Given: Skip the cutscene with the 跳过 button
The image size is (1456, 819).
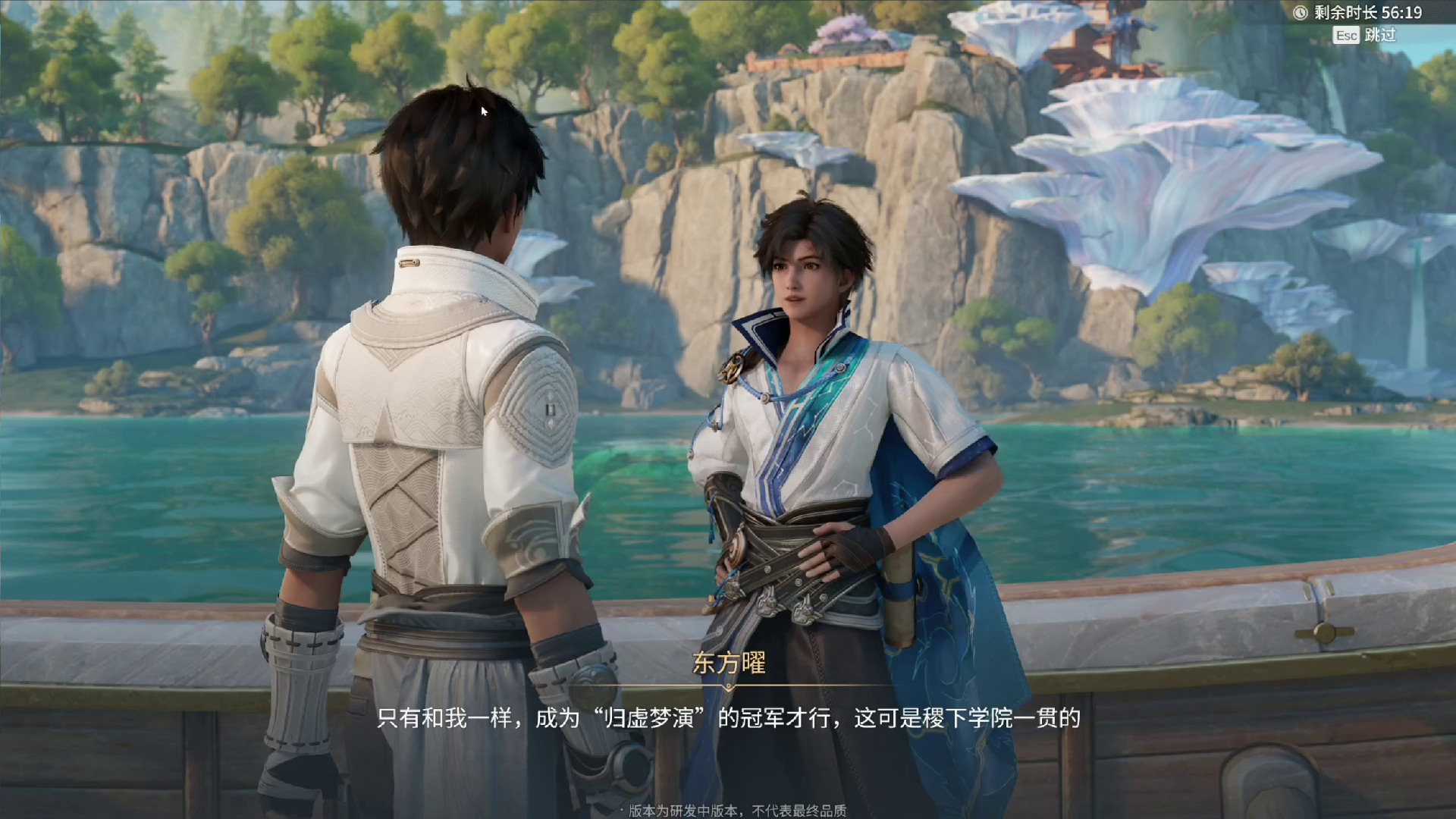Looking at the screenshot, I should coord(1366,35).
